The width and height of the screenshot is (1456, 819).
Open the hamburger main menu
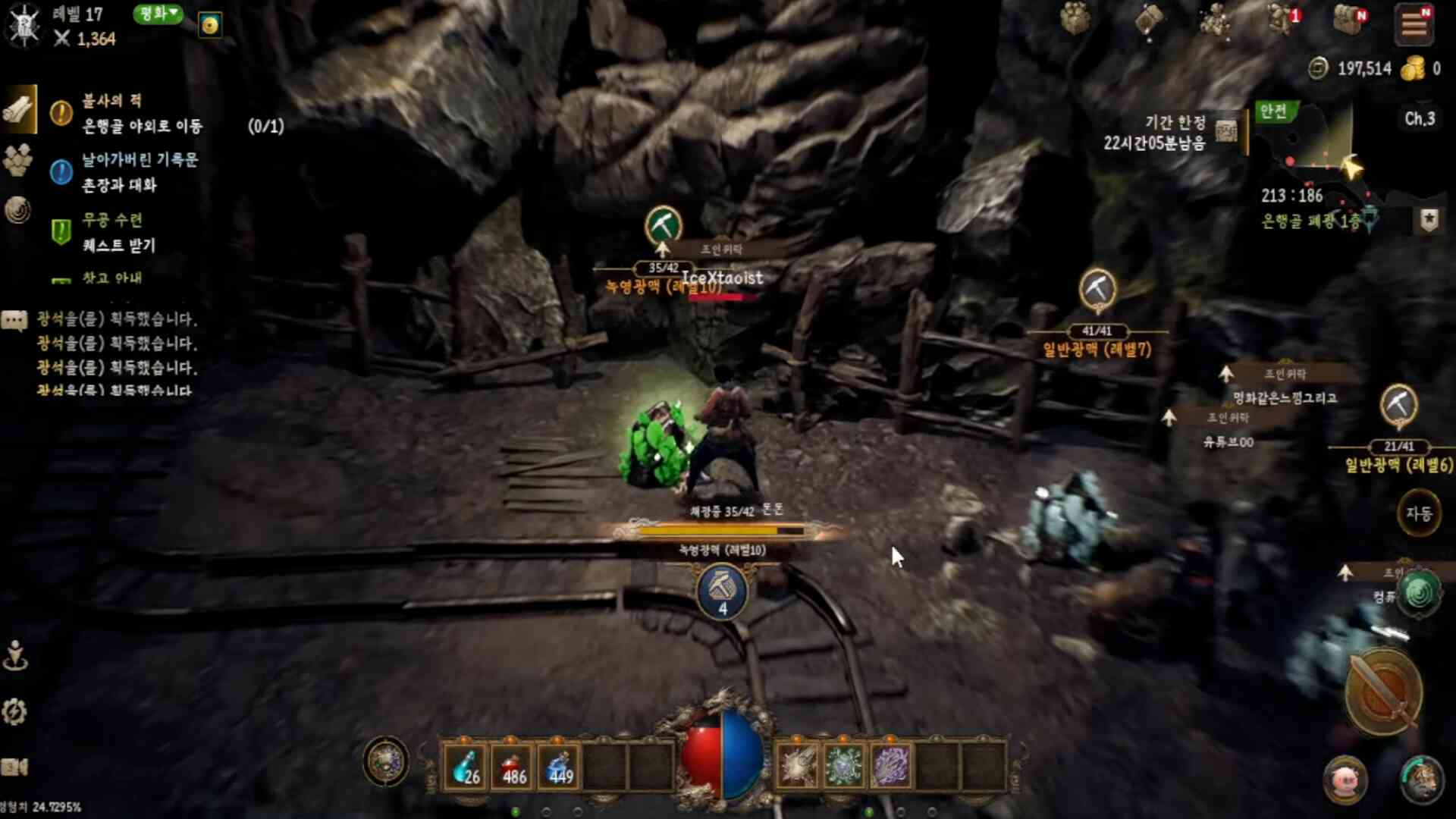(x=1414, y=24)
